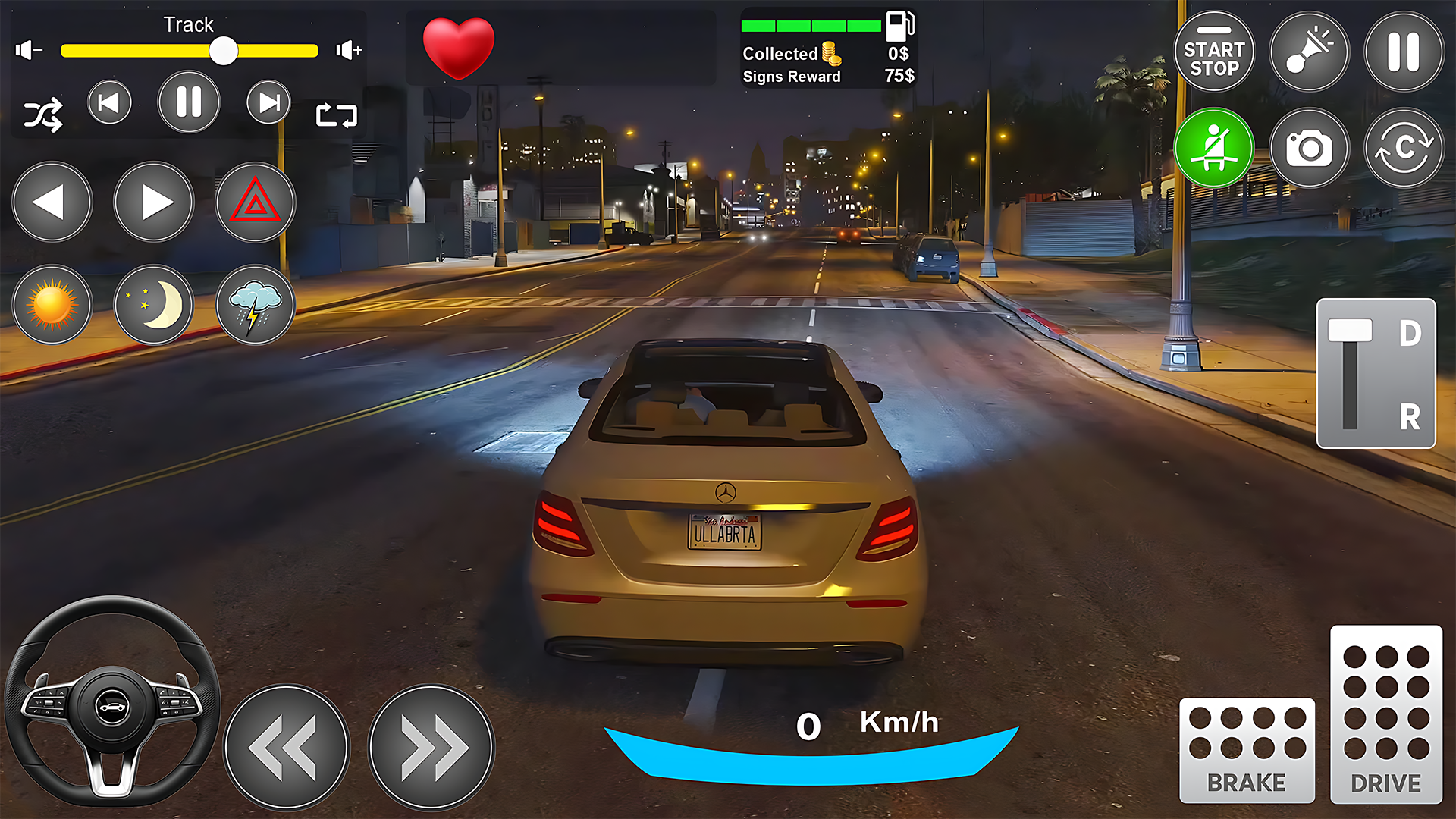
Task: Skip to the next music track
Action: pos(268,102)
